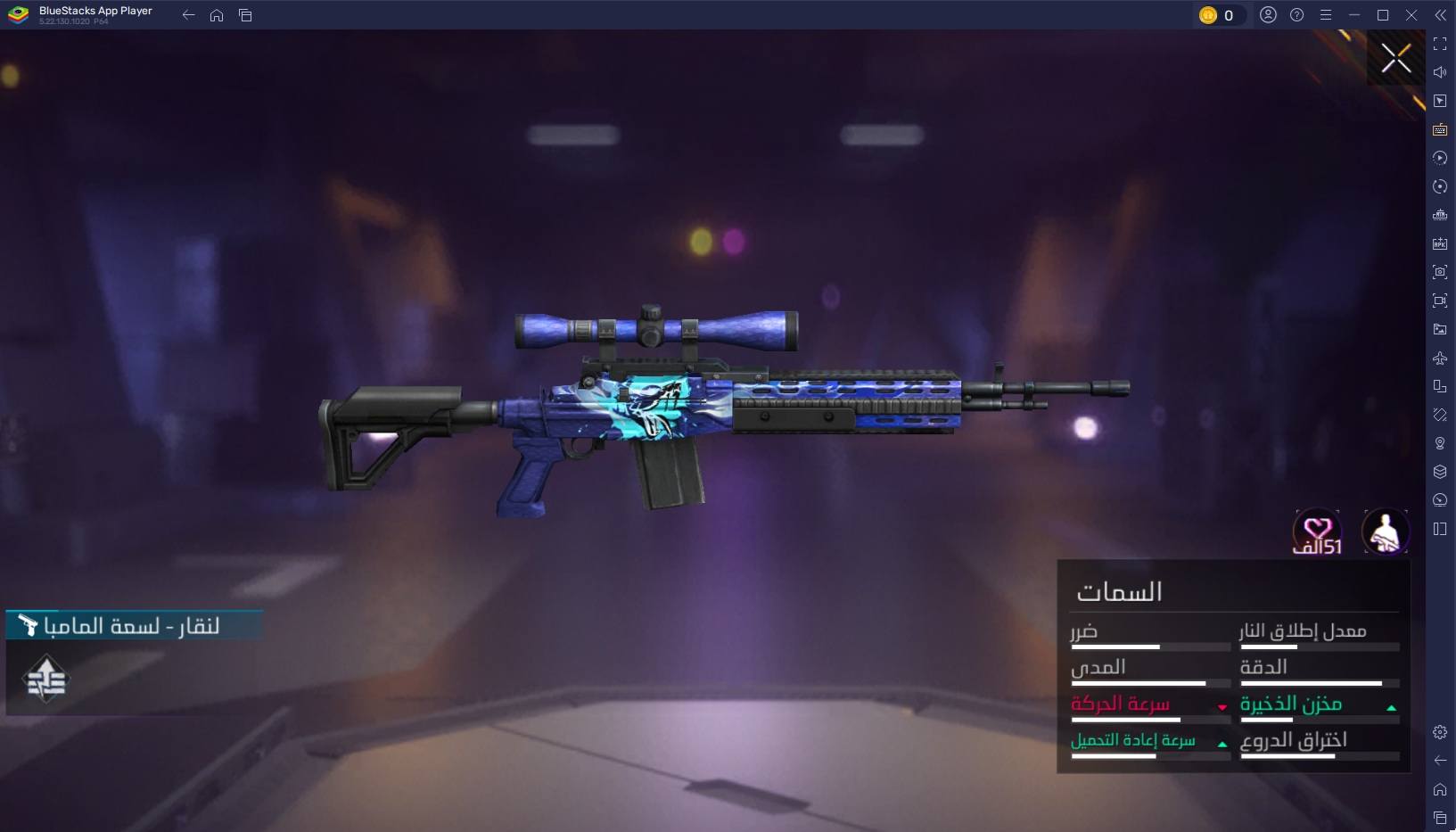Close the weapon preview with the X
The width and height of the screenshot is (1456, 832).
tap(1395, 59)
